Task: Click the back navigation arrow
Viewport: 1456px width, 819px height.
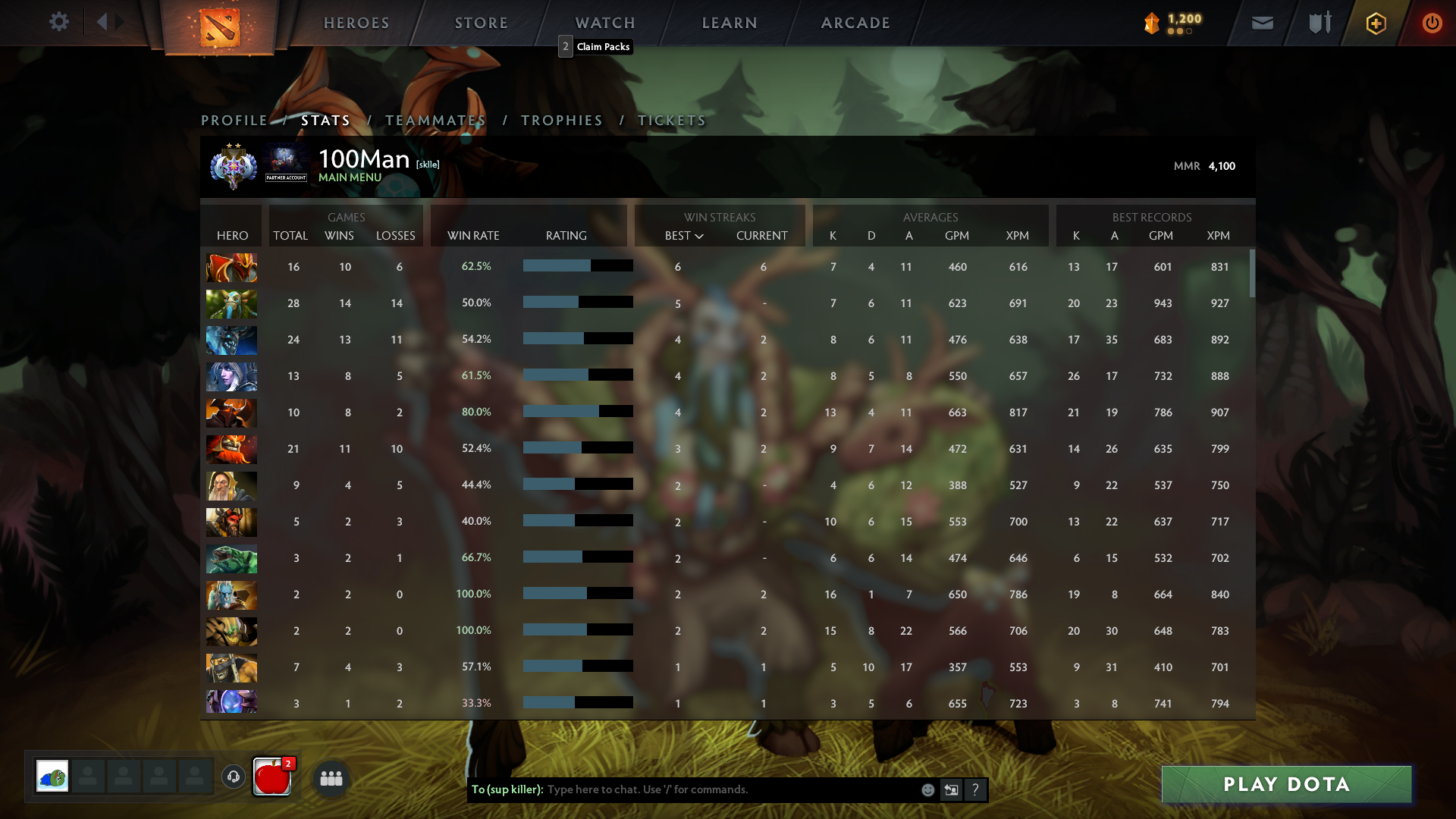Action: click(103, 21)
